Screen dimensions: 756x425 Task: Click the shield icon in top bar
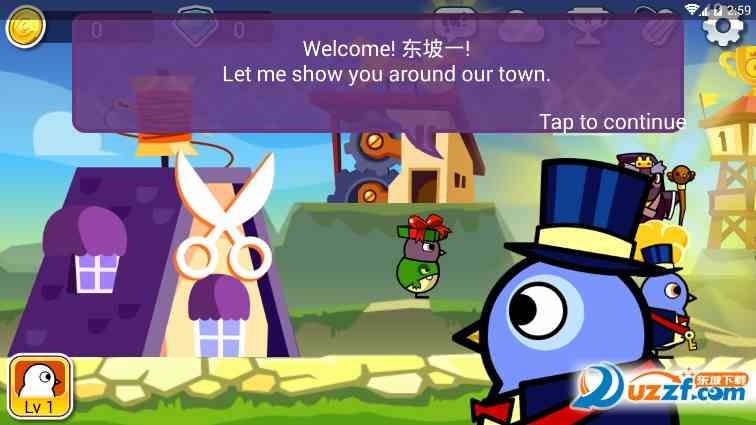pos(196,20)
